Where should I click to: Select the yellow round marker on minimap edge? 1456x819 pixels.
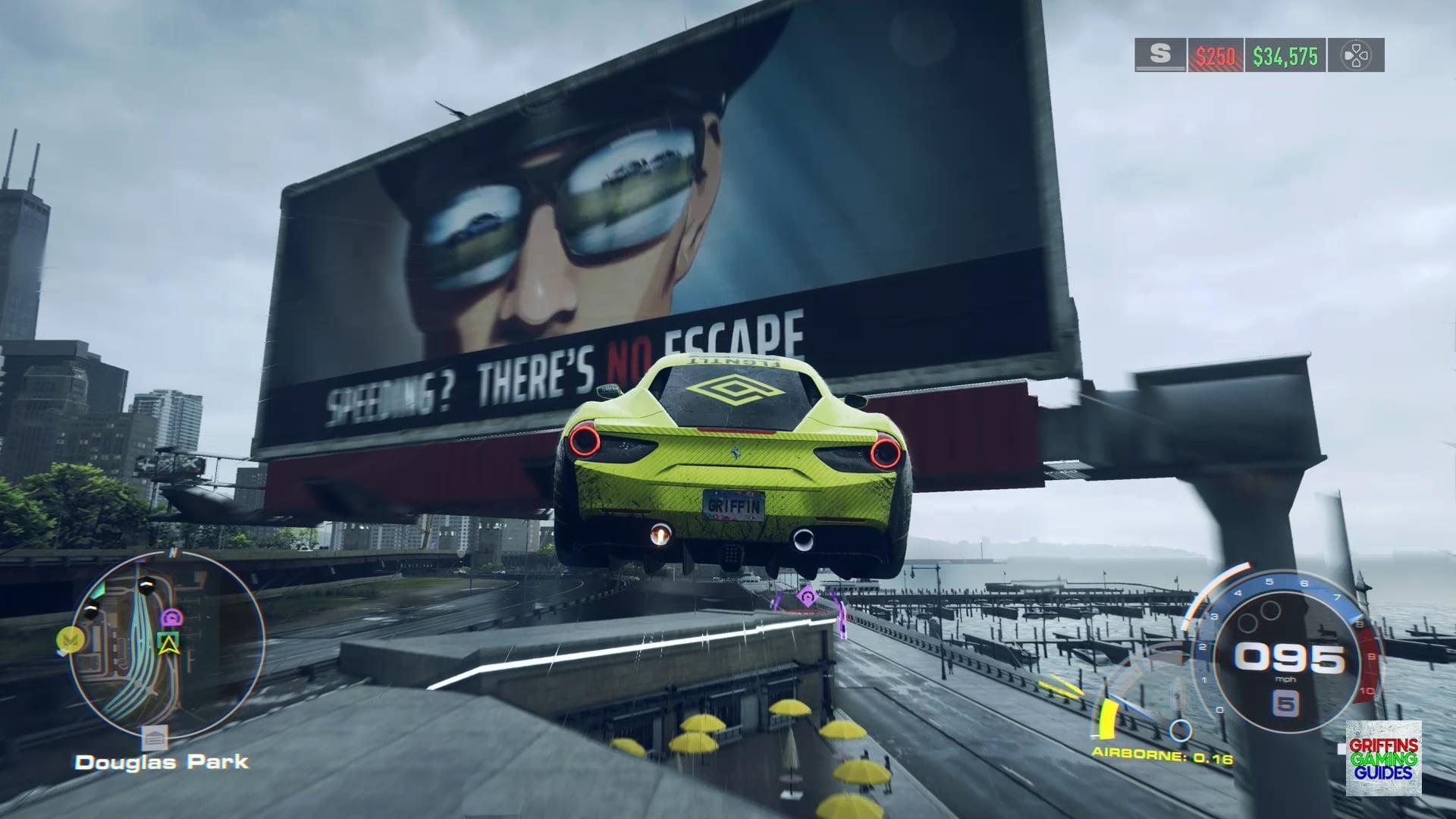(69, 640)
